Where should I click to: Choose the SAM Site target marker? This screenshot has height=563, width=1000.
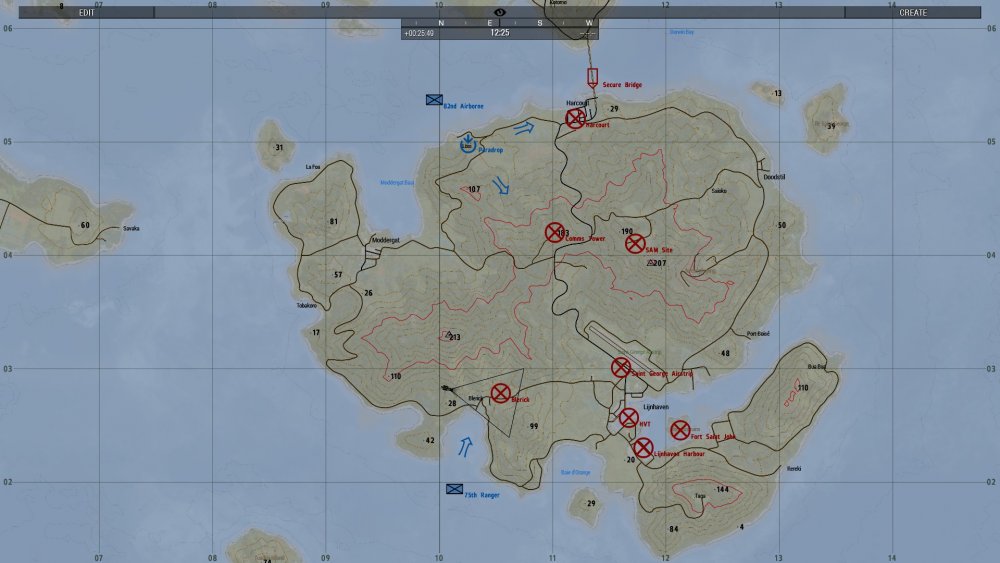coord(635,243)
